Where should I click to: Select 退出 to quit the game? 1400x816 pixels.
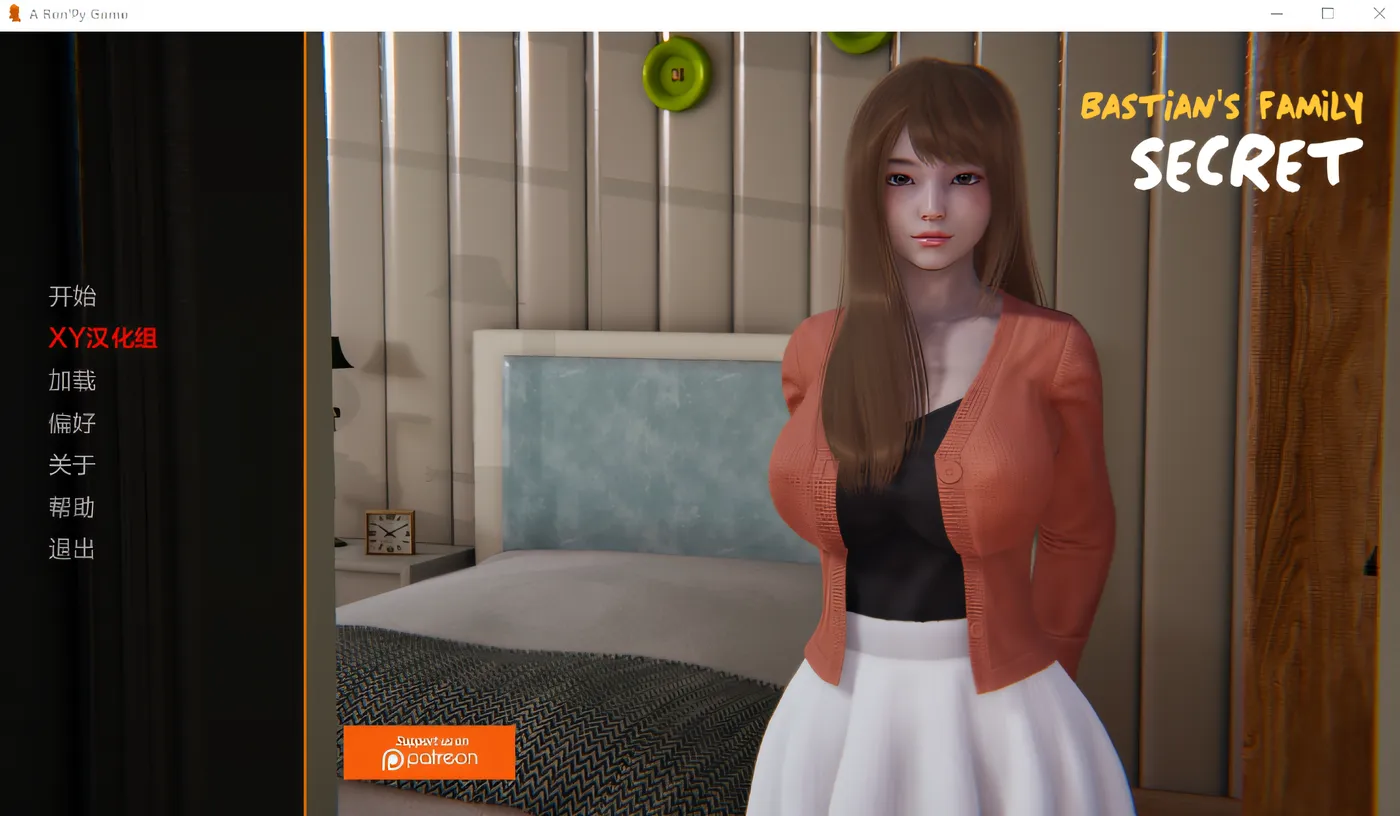click(71, 549)
